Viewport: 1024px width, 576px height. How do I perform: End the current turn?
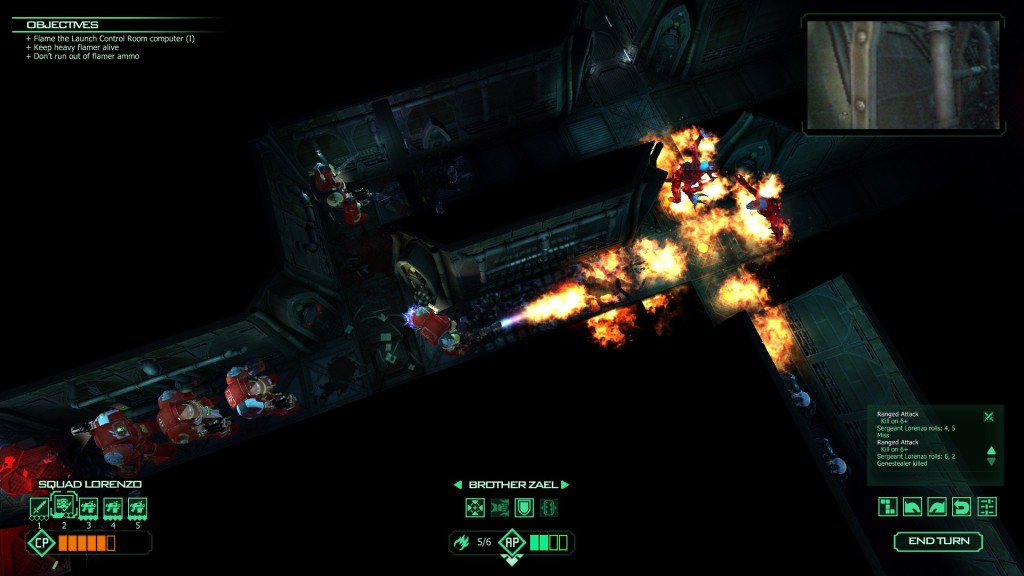click(938, 541)
